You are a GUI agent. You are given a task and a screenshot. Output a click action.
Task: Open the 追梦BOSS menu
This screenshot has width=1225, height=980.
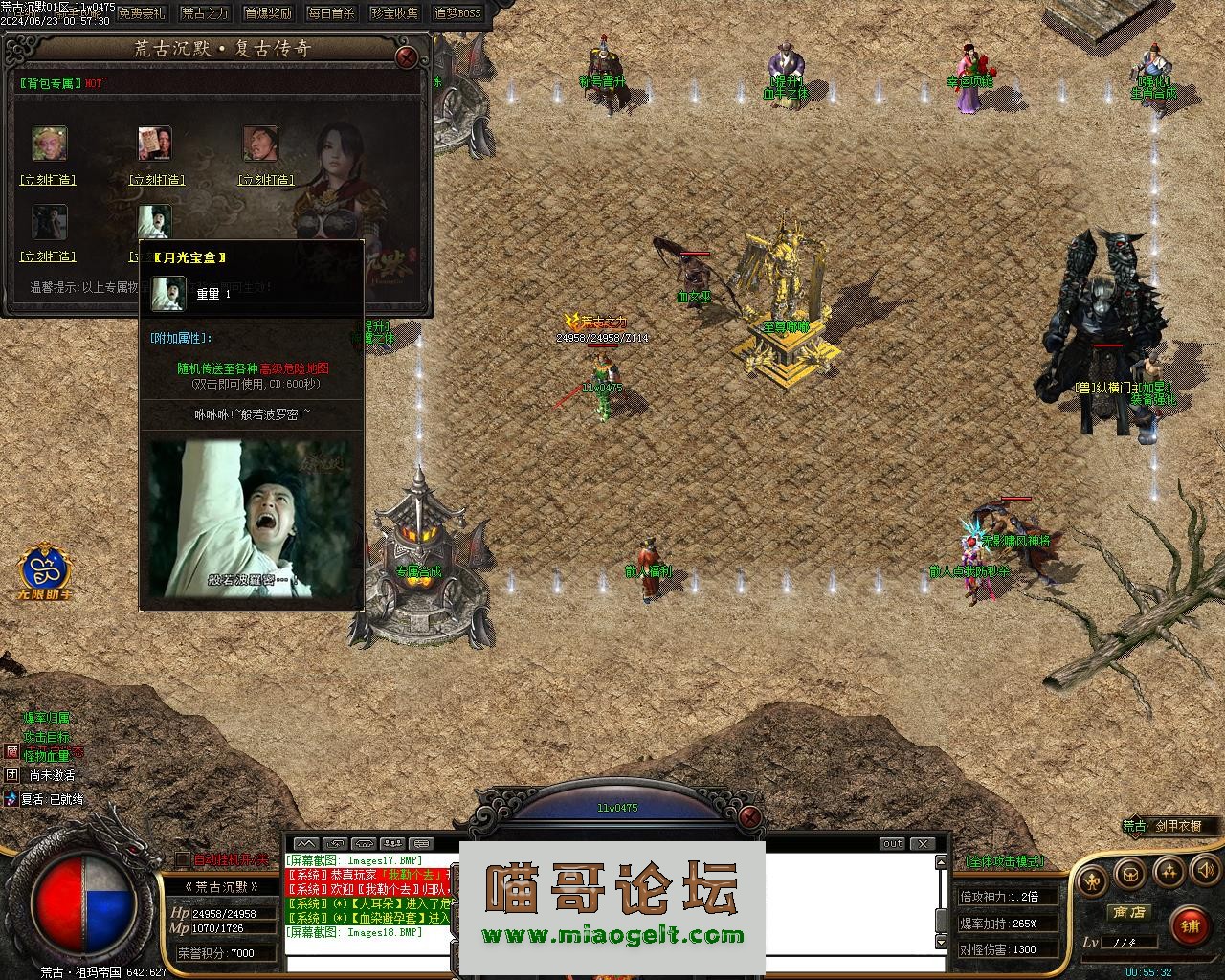[x=457, y=13]
